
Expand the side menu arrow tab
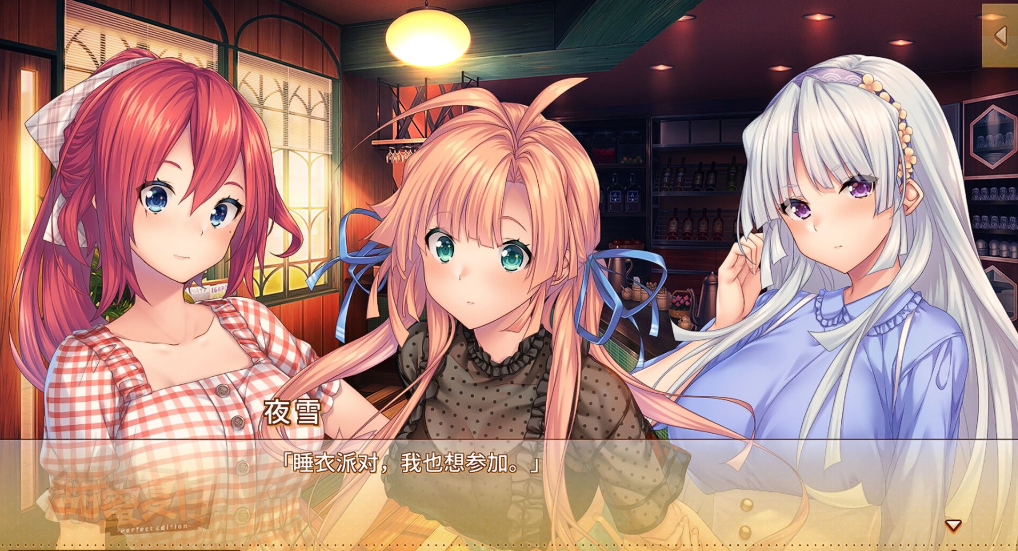tap(1000, 36)
